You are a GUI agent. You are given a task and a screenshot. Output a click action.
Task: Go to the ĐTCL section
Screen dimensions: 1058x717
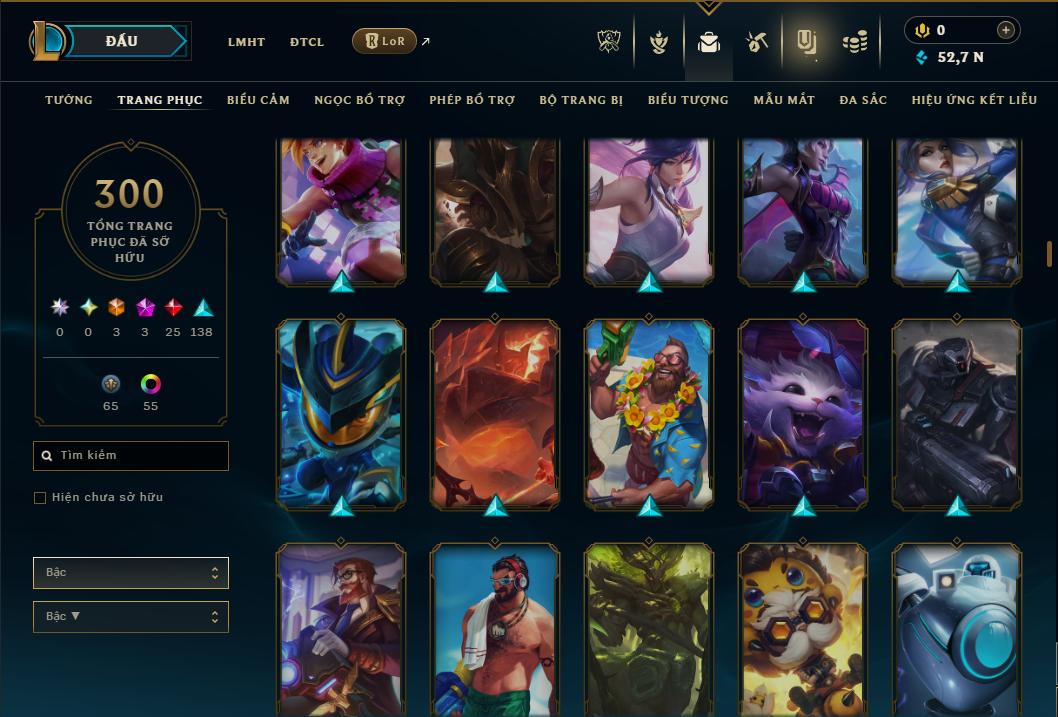pos(307,42)
